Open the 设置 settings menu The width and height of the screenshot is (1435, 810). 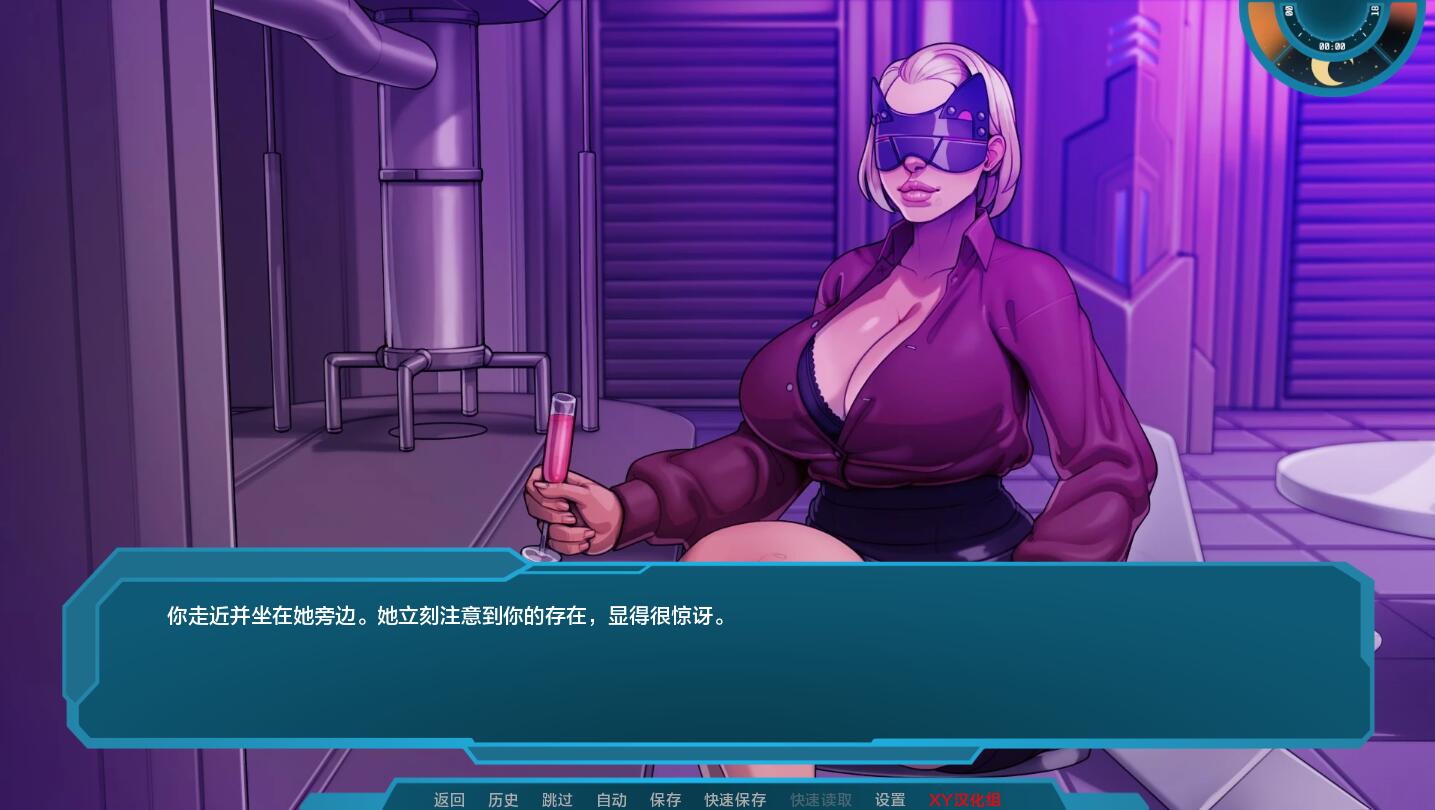[890, 800]
